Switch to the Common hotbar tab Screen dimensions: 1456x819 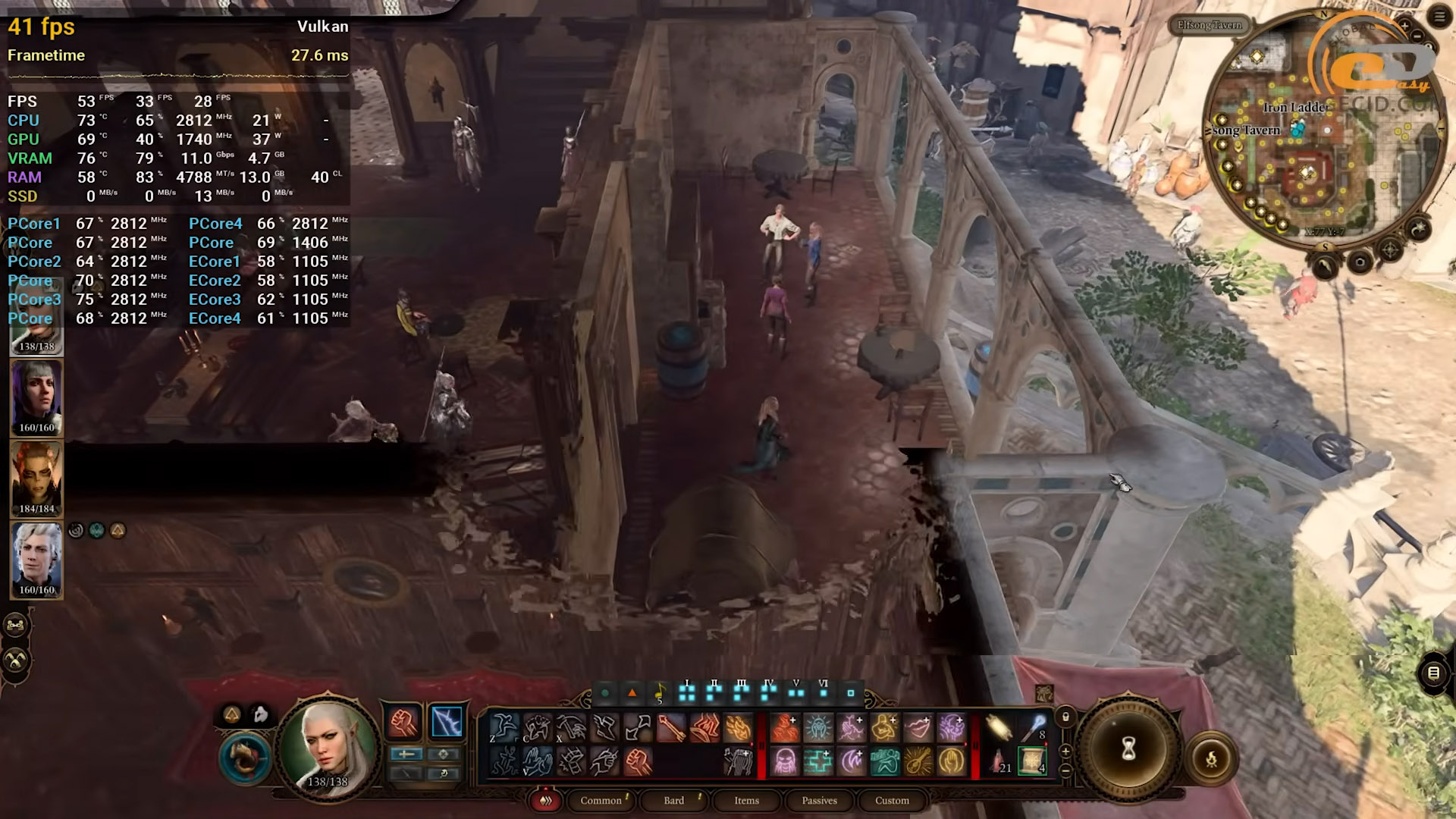[x=601, y=801]
